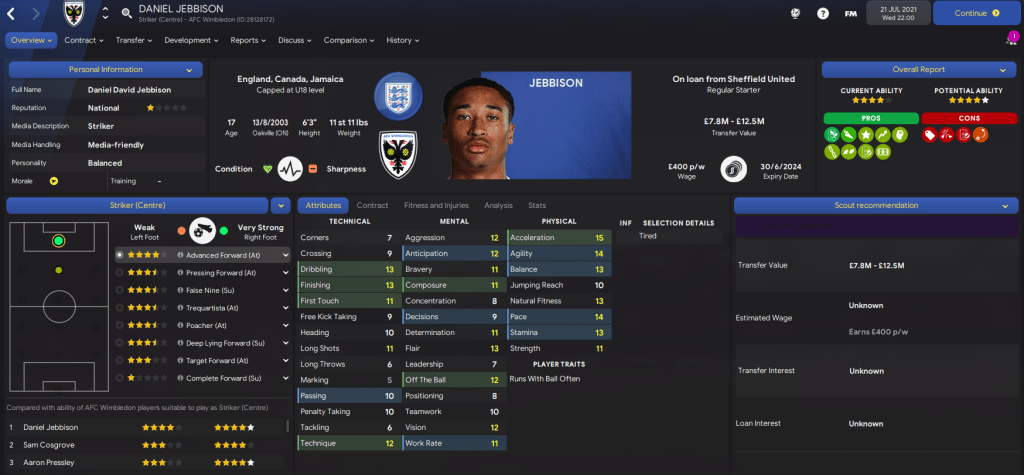The width and height of the screenshot is (1024, 475).
Task: Open the Reports menu
Action: coord(248,40)
